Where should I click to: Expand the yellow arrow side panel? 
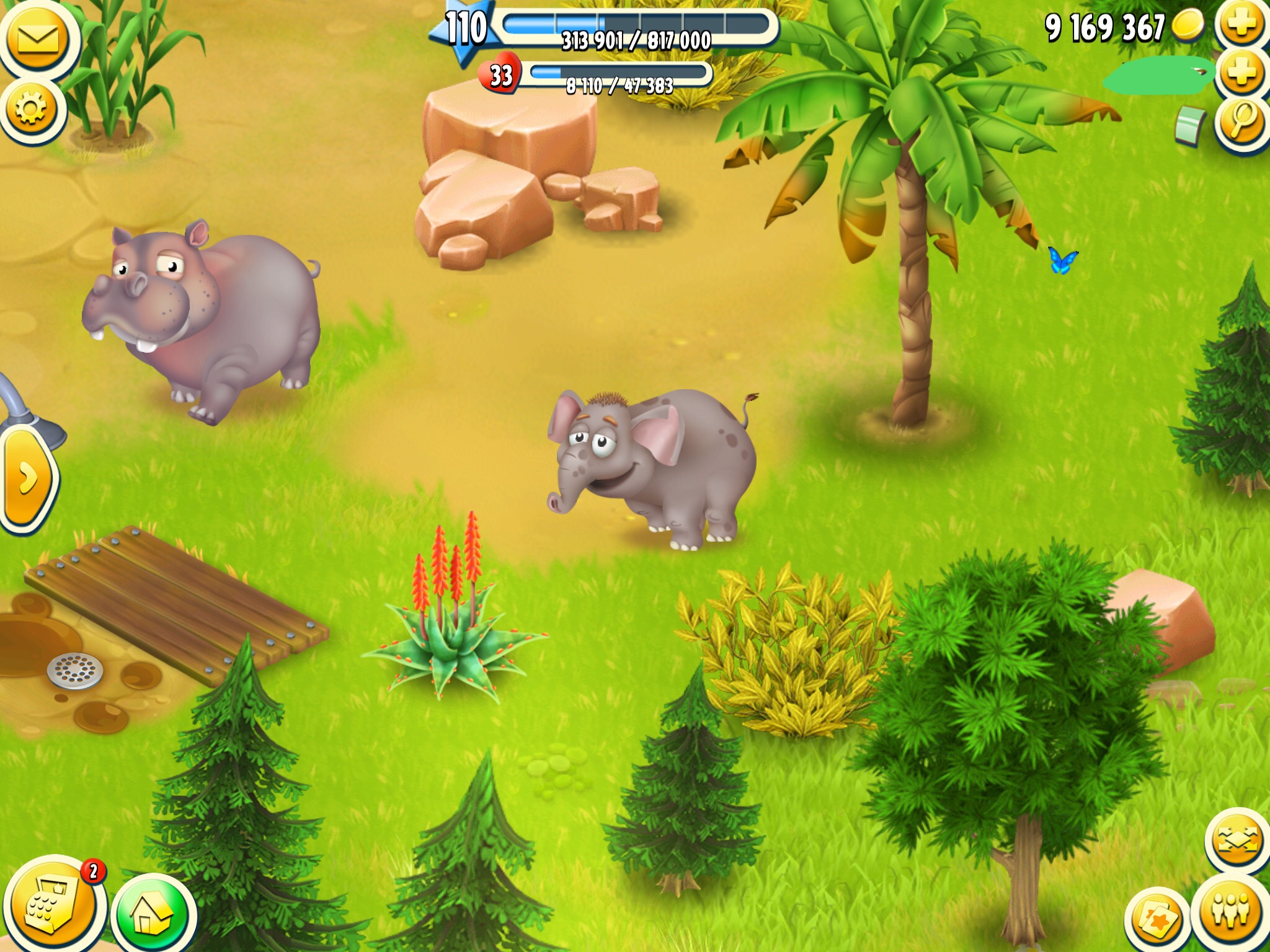[x=26, y=478]
